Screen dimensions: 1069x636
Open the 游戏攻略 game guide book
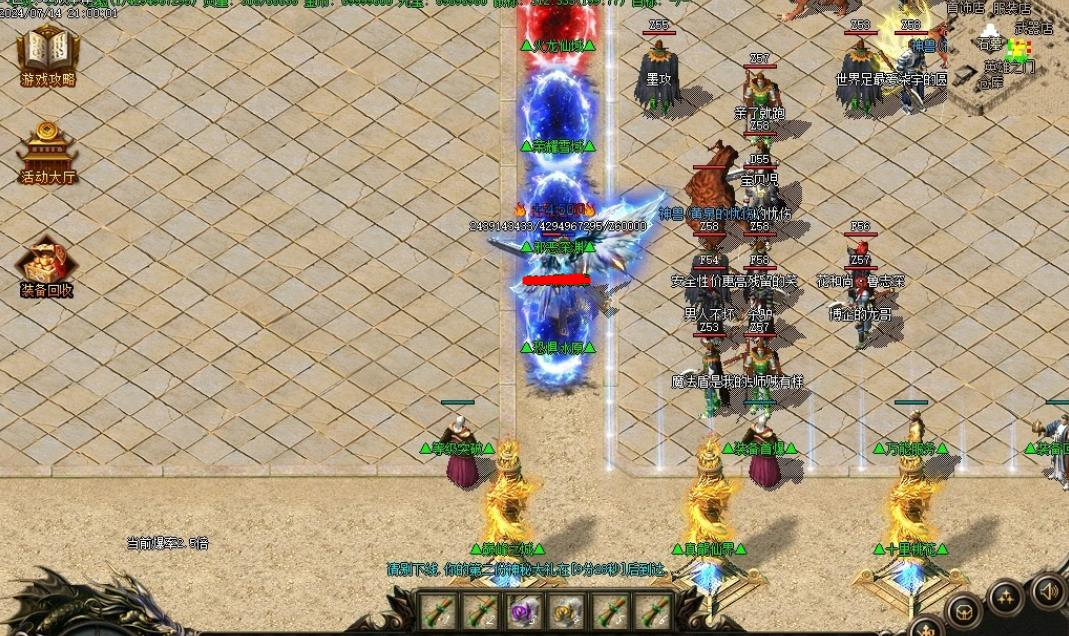coord(47,55)
